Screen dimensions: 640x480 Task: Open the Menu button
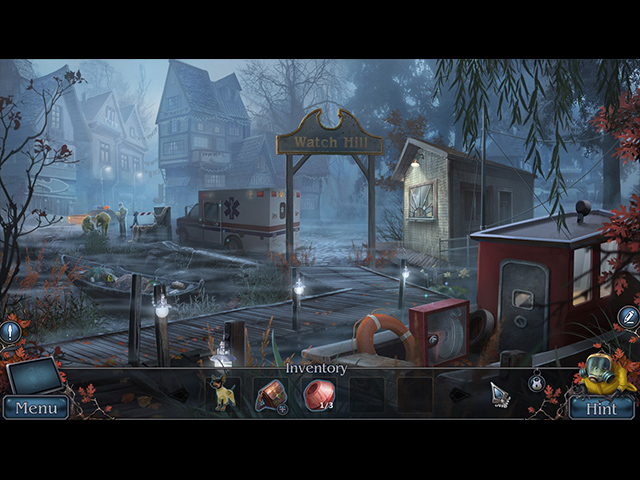click(x=36, y=408)
